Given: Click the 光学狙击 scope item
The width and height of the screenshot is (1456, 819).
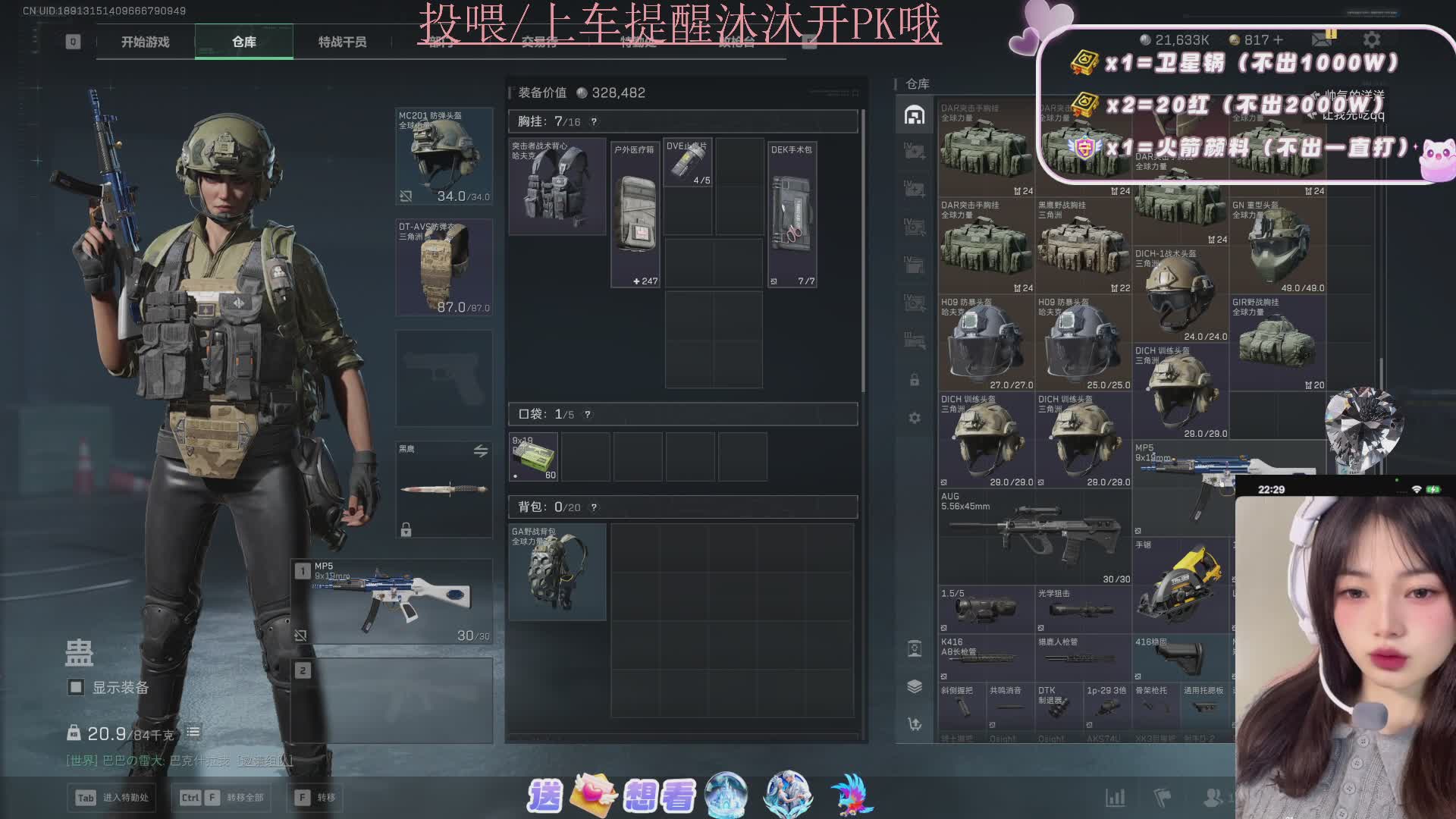Looking at the screenshot, I should [1083, 609].
